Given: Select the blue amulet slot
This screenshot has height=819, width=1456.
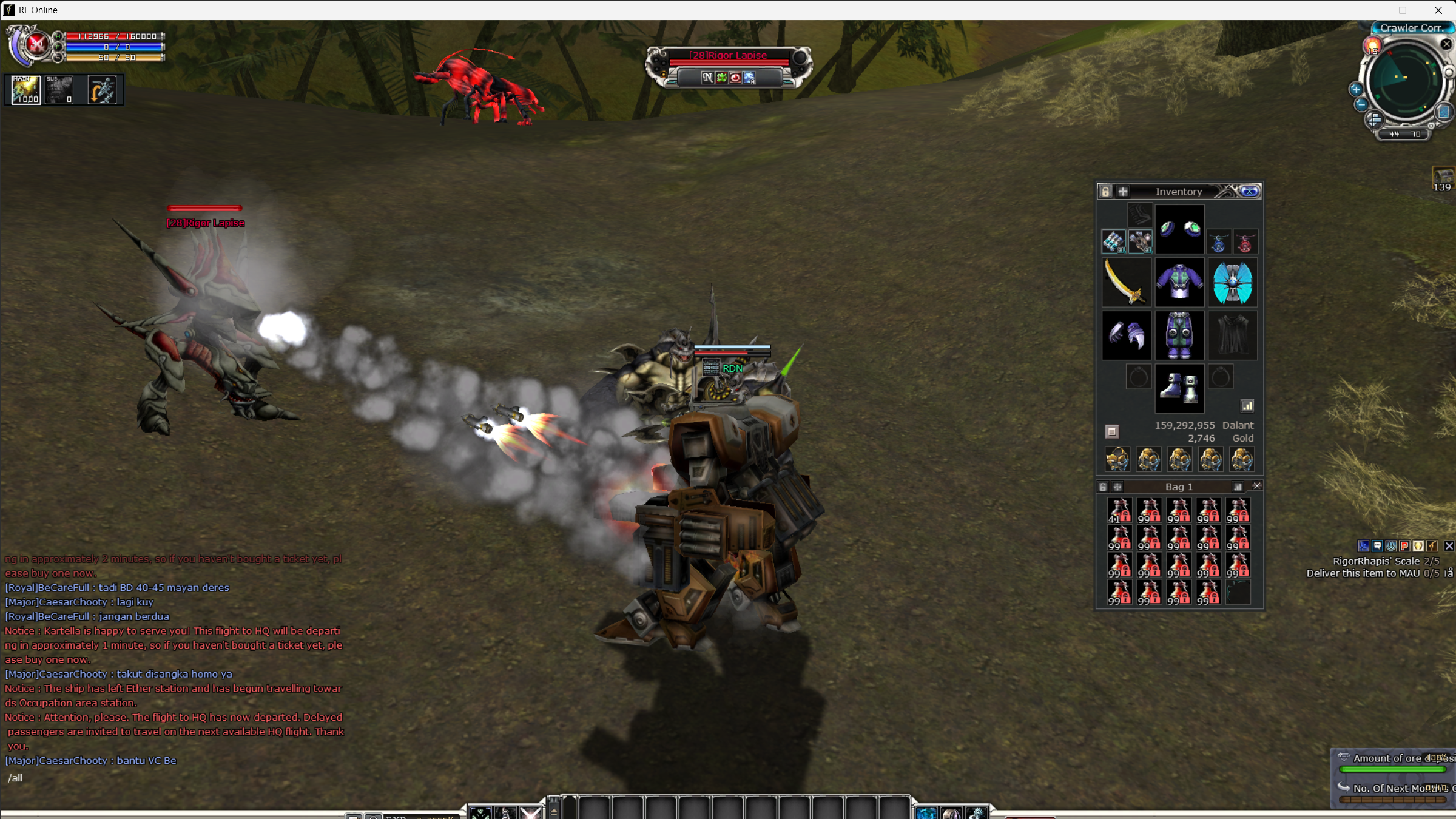Looking at the screenshot, I should (x=1218, y=243).
